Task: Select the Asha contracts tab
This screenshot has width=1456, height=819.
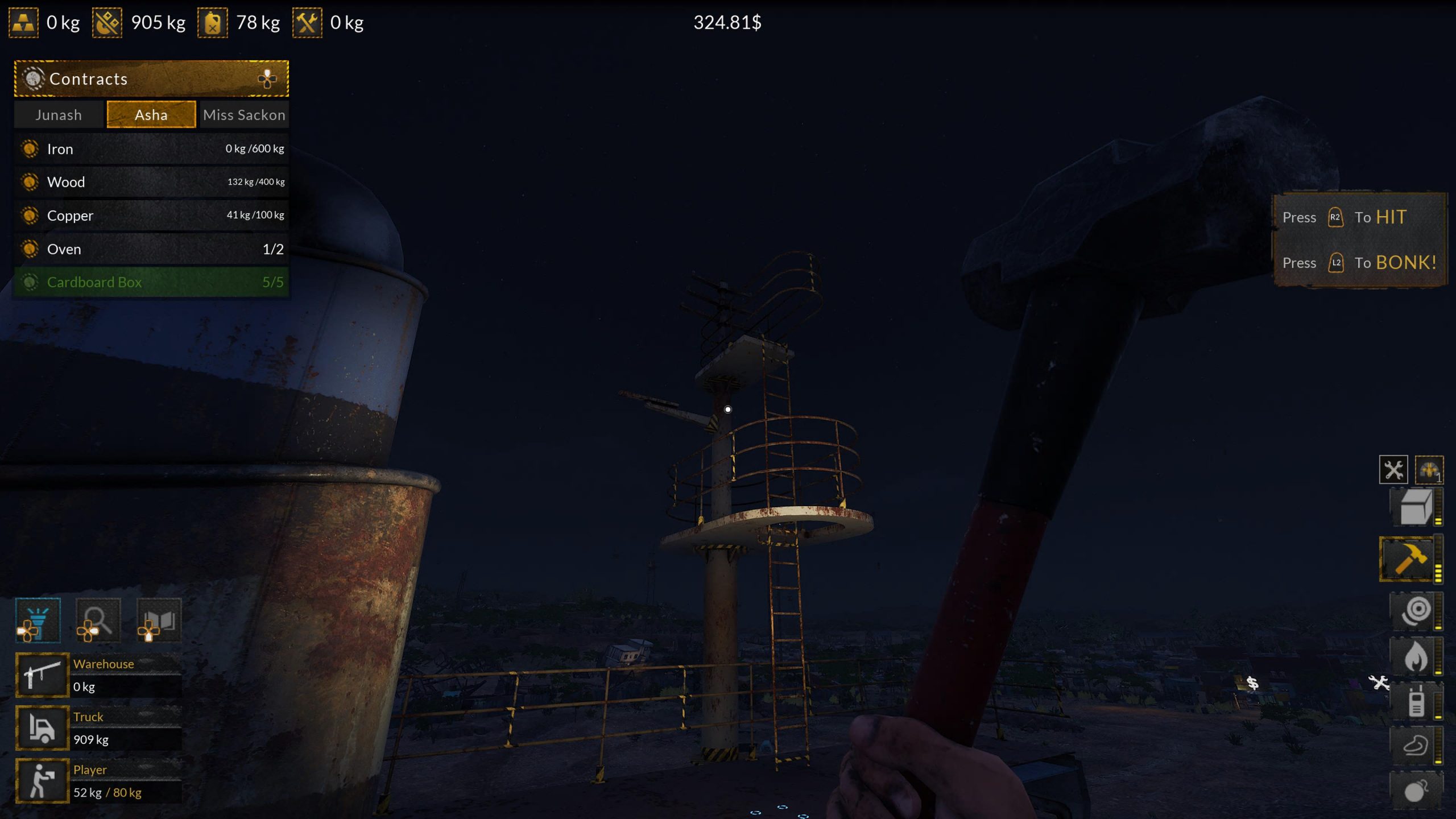Action: [151, 115]
